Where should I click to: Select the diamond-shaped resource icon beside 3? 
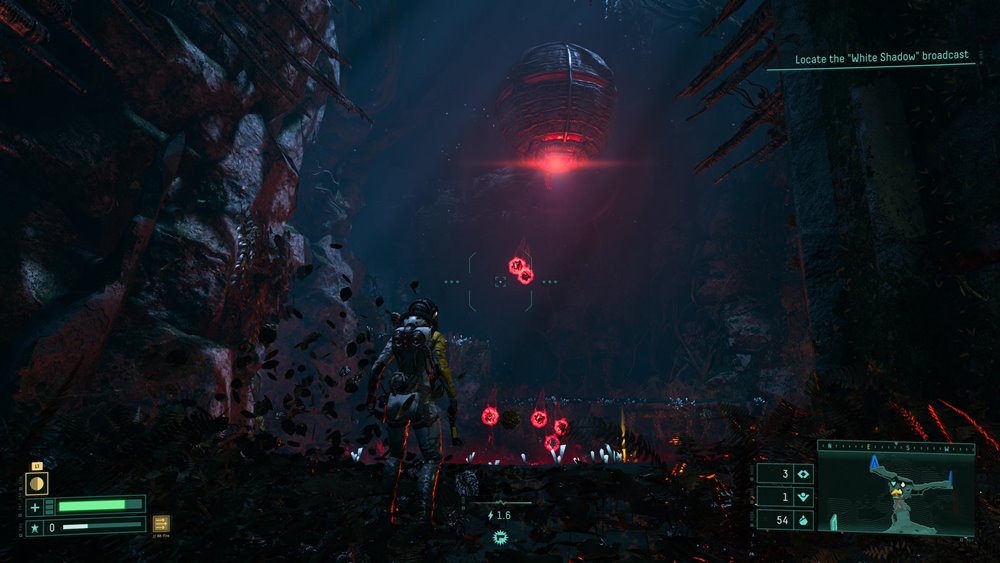[801, 475]
